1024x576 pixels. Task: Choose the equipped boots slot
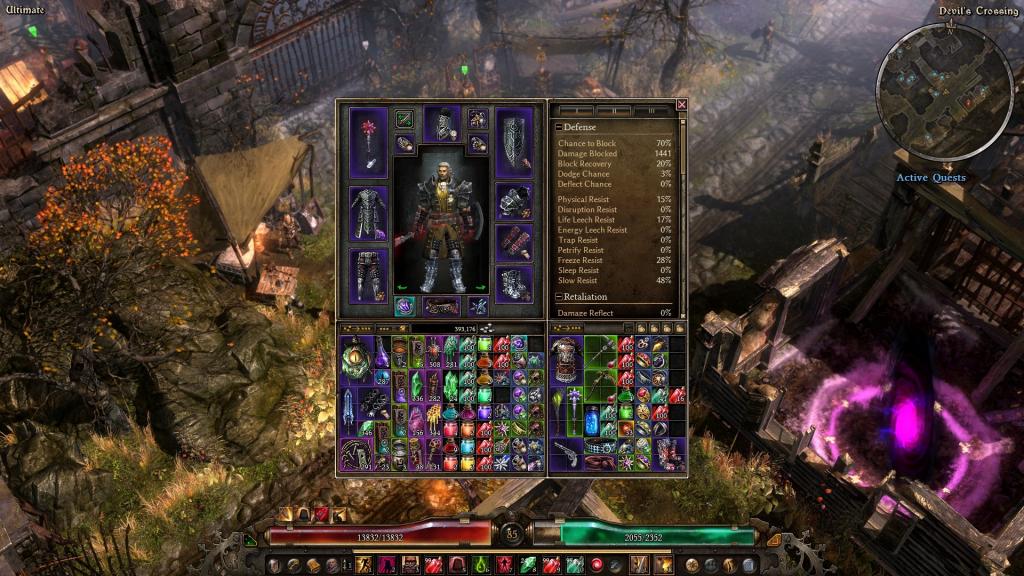[514, 283]
